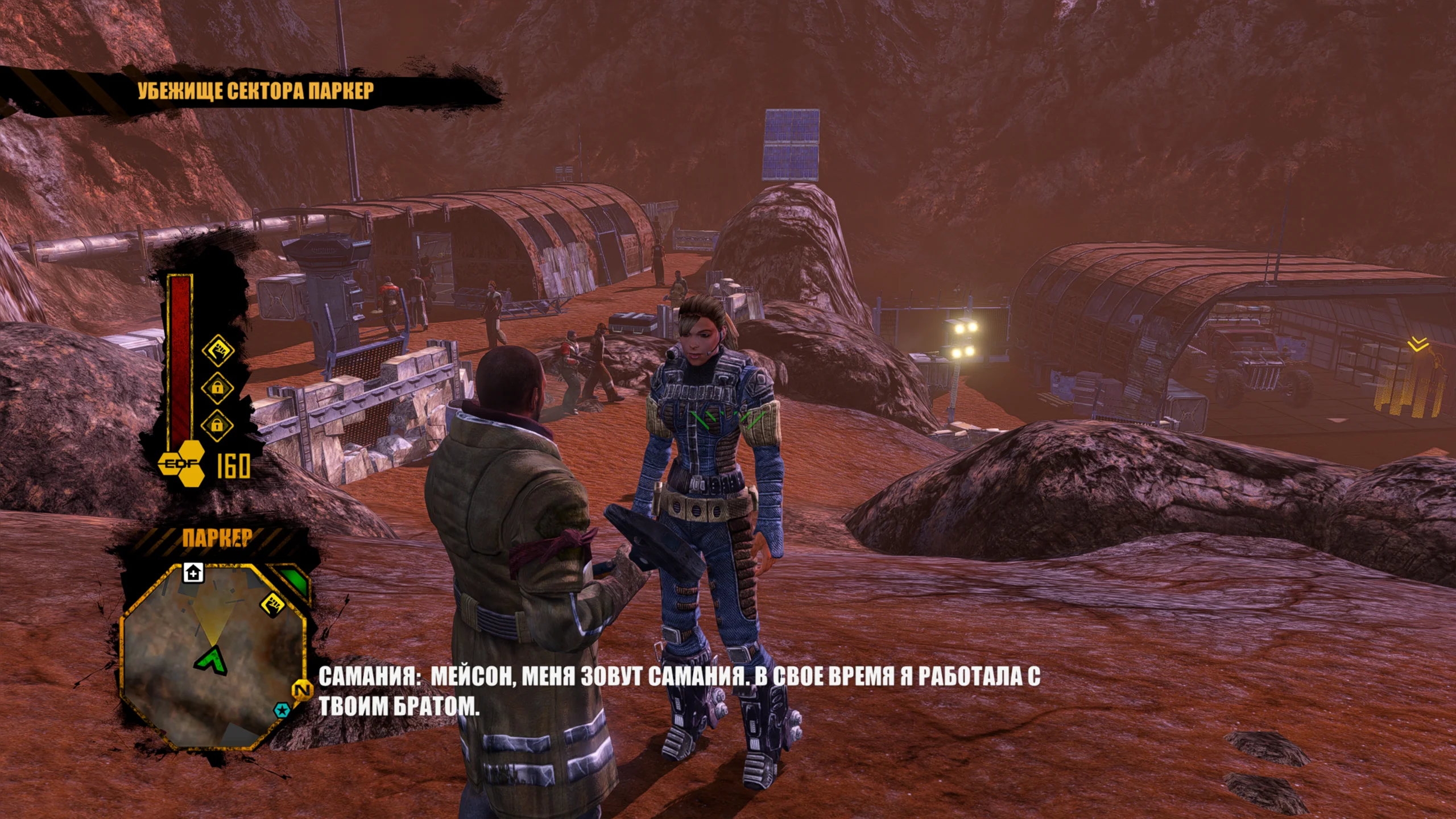Select the green arrow player marker
Viewport: 1456px width, 819px height.
point(212,659)
